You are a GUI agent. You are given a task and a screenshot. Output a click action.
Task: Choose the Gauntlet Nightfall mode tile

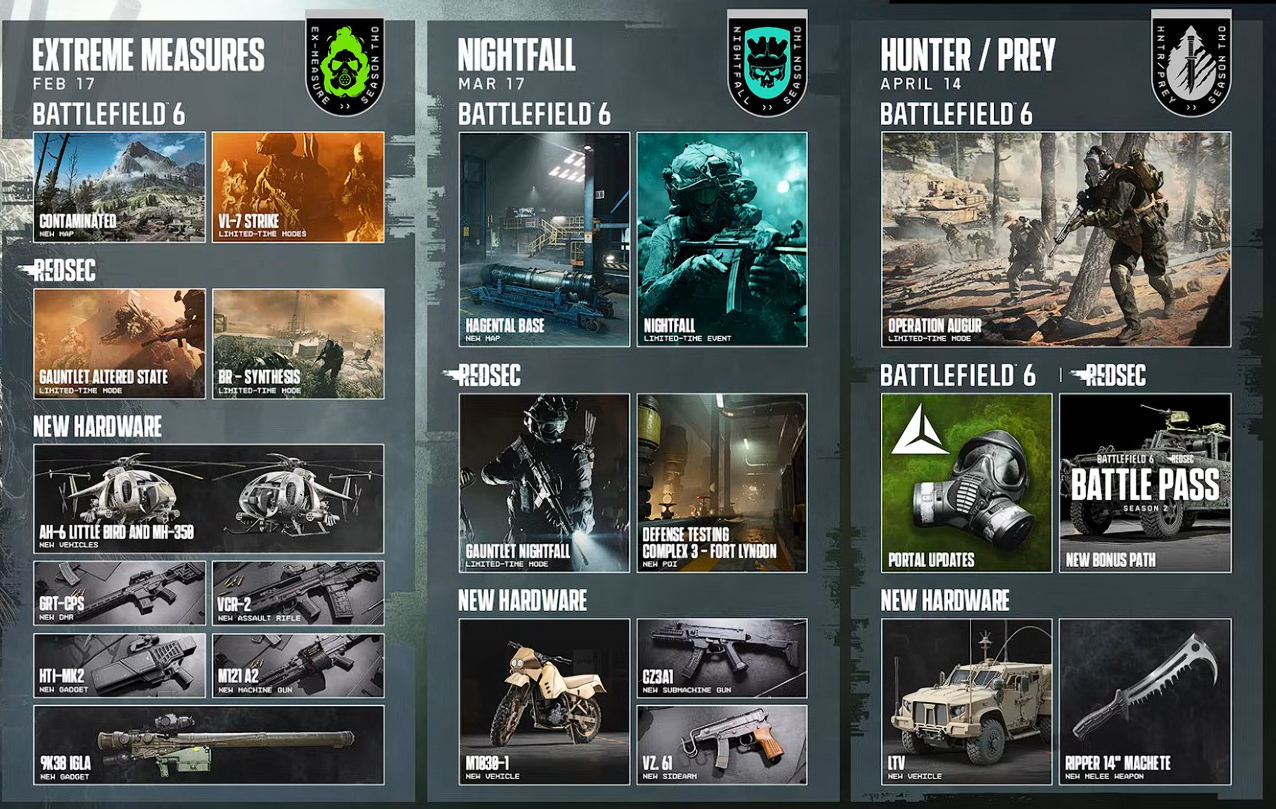pos(545,482)
